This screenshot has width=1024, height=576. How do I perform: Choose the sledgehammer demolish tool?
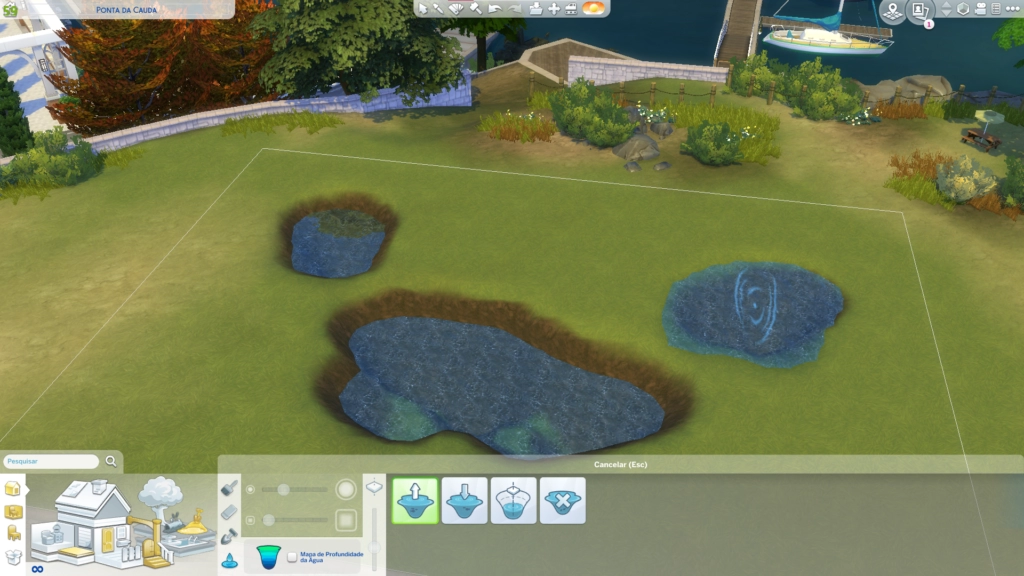(x=474, y=8)
